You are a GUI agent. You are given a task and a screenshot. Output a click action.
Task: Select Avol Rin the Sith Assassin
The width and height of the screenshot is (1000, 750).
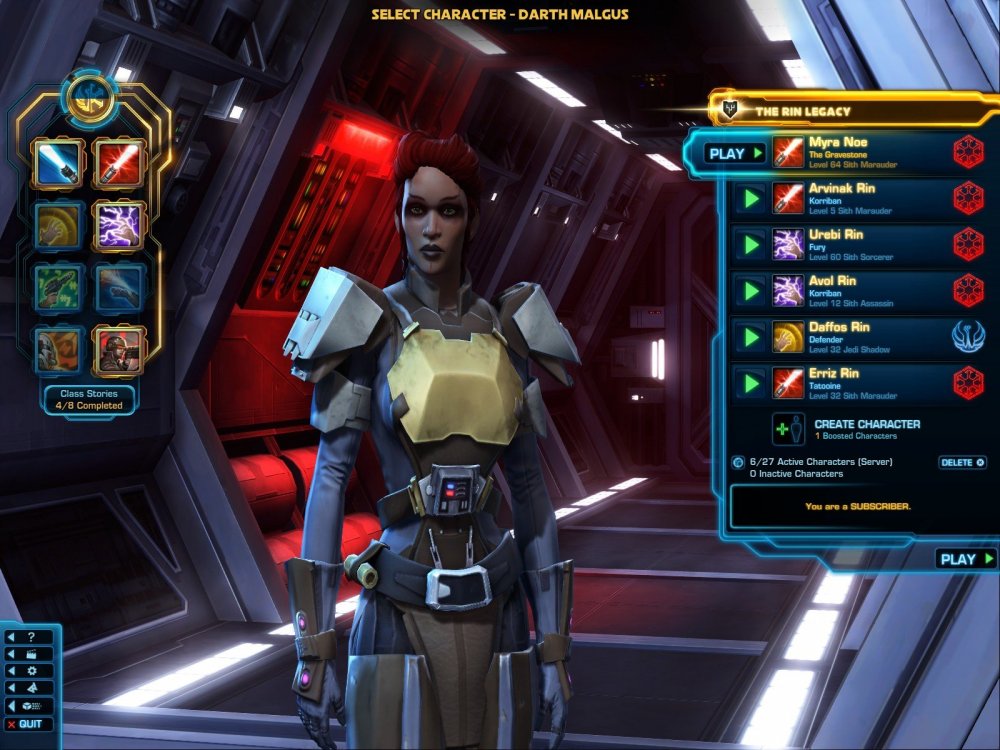coord(860,290)
